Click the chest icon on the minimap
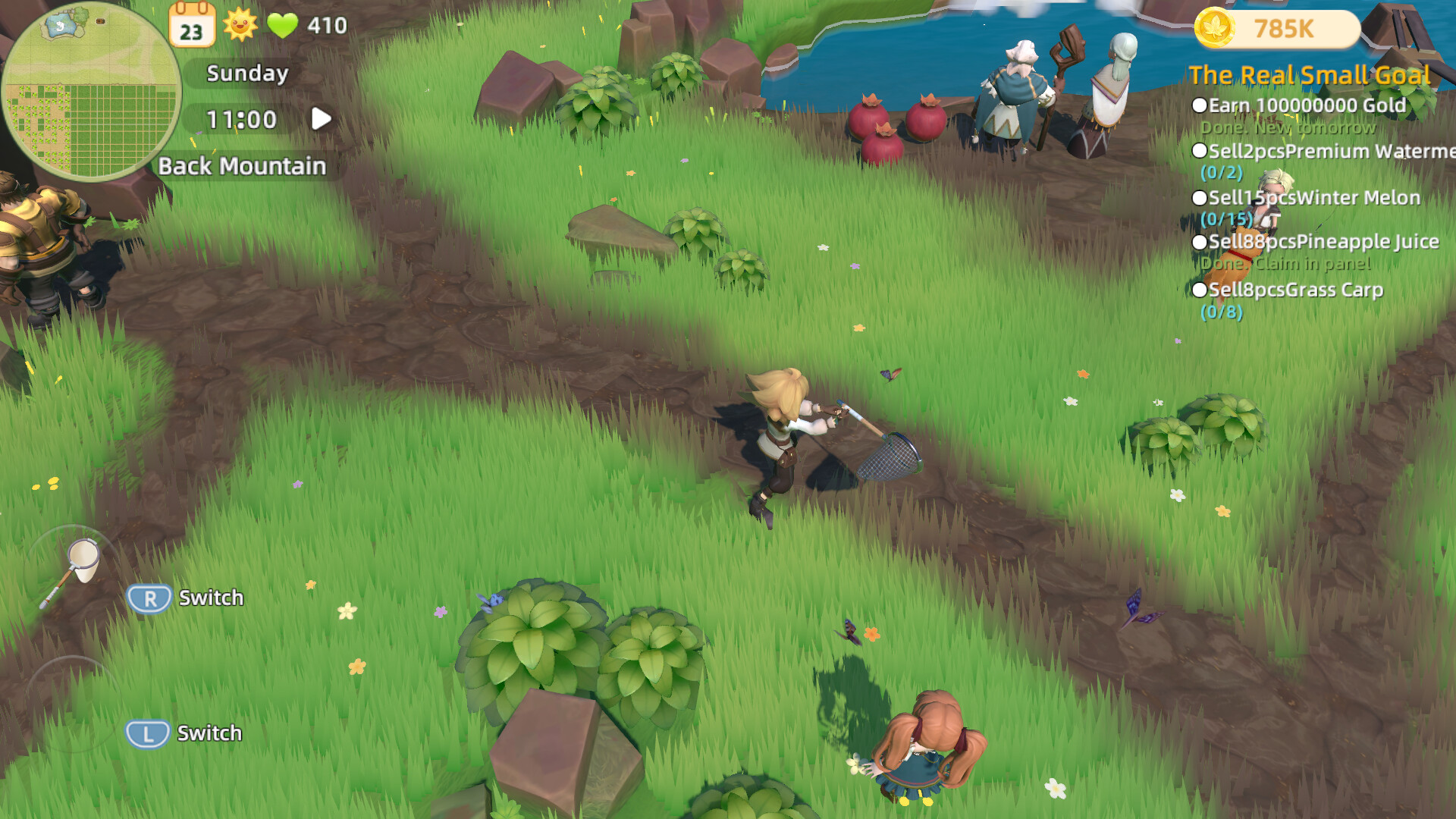This screenshot has height=819, width=1456. tap(100, 22)
